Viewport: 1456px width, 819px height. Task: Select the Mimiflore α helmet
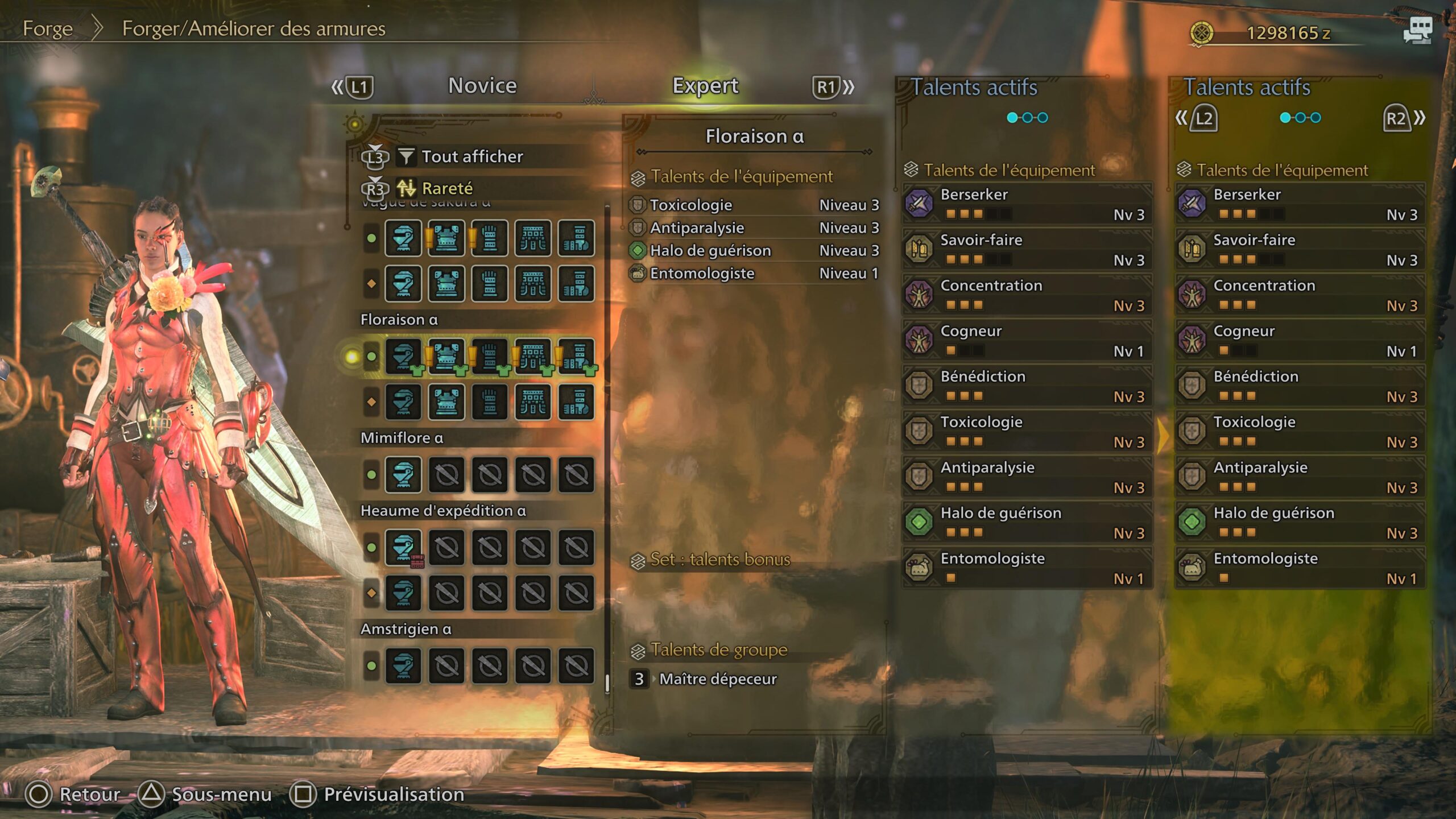coord(403,474)
